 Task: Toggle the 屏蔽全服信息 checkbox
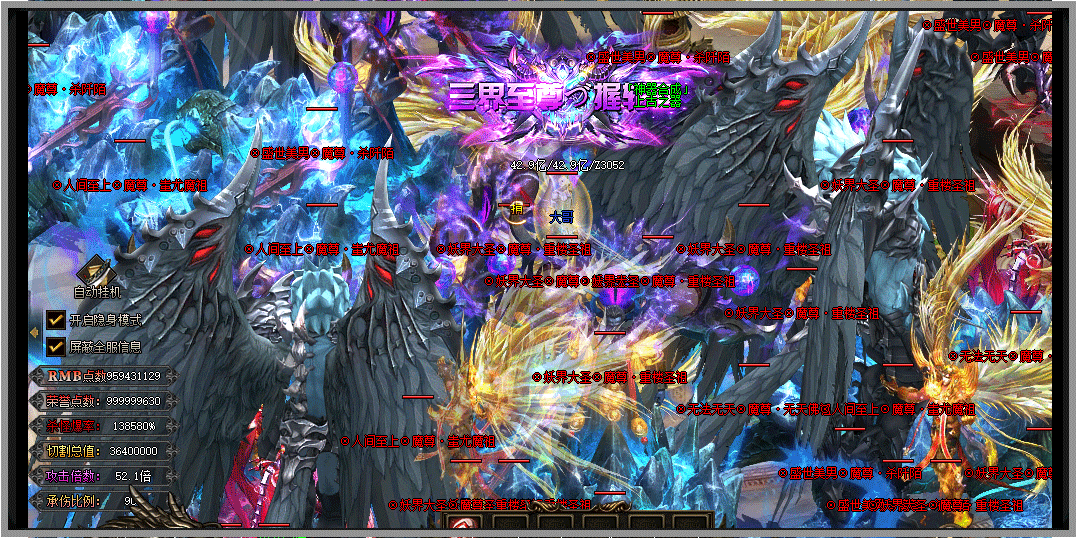click(56, 346)
